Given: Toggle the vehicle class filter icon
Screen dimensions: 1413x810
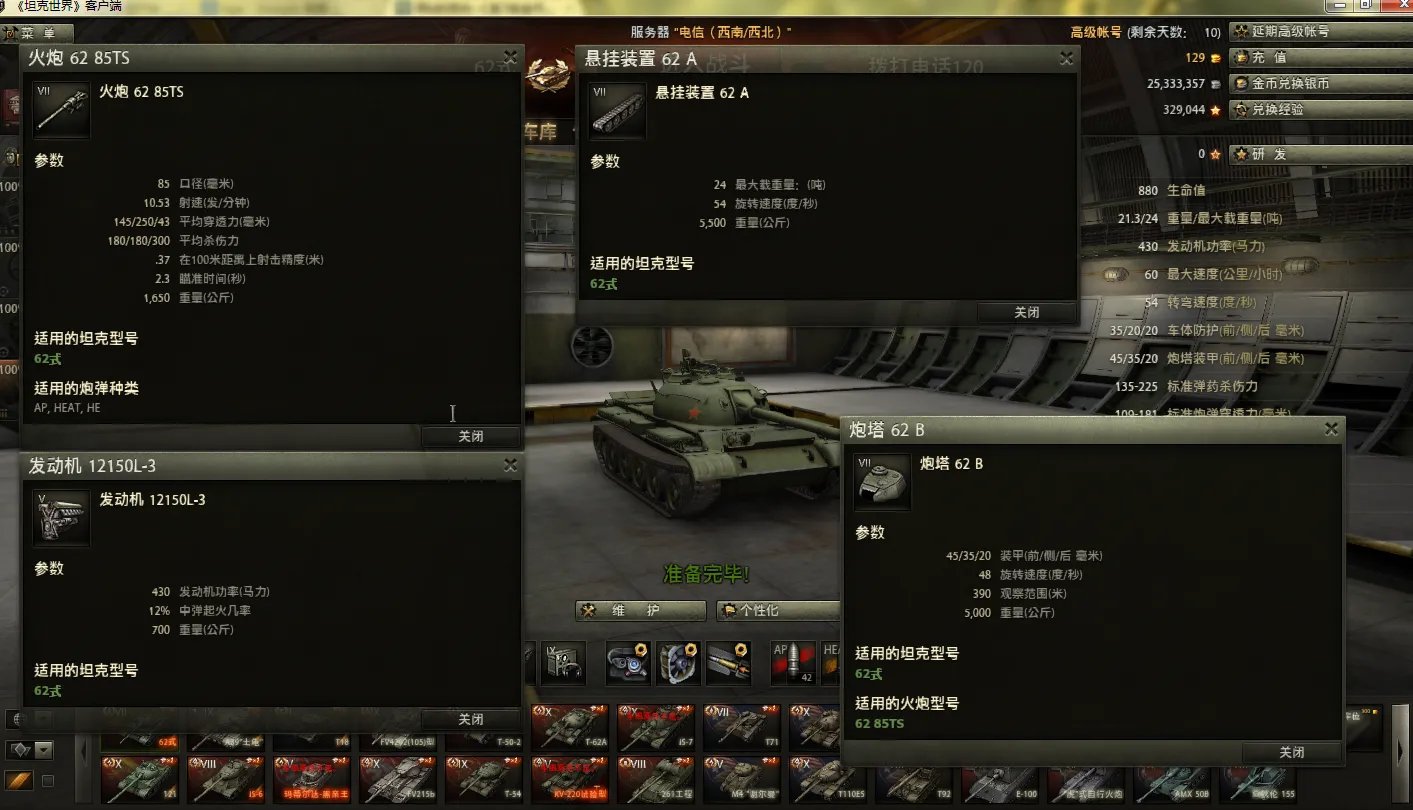Looking at the screenshot, I should [x=21, y=748].
